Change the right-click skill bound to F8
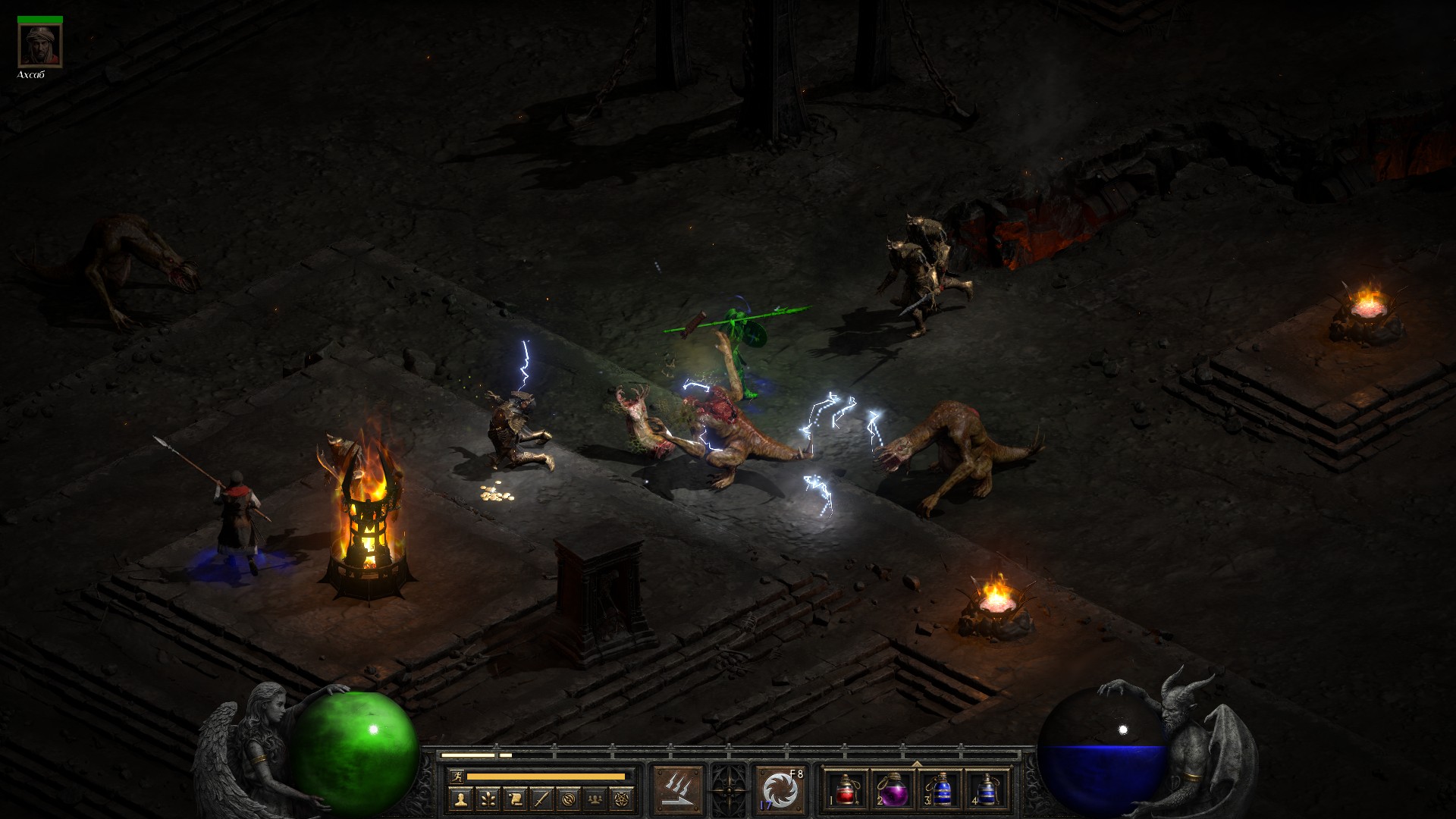Viewport: 1456px width, 819px height. tap(780, 789)
